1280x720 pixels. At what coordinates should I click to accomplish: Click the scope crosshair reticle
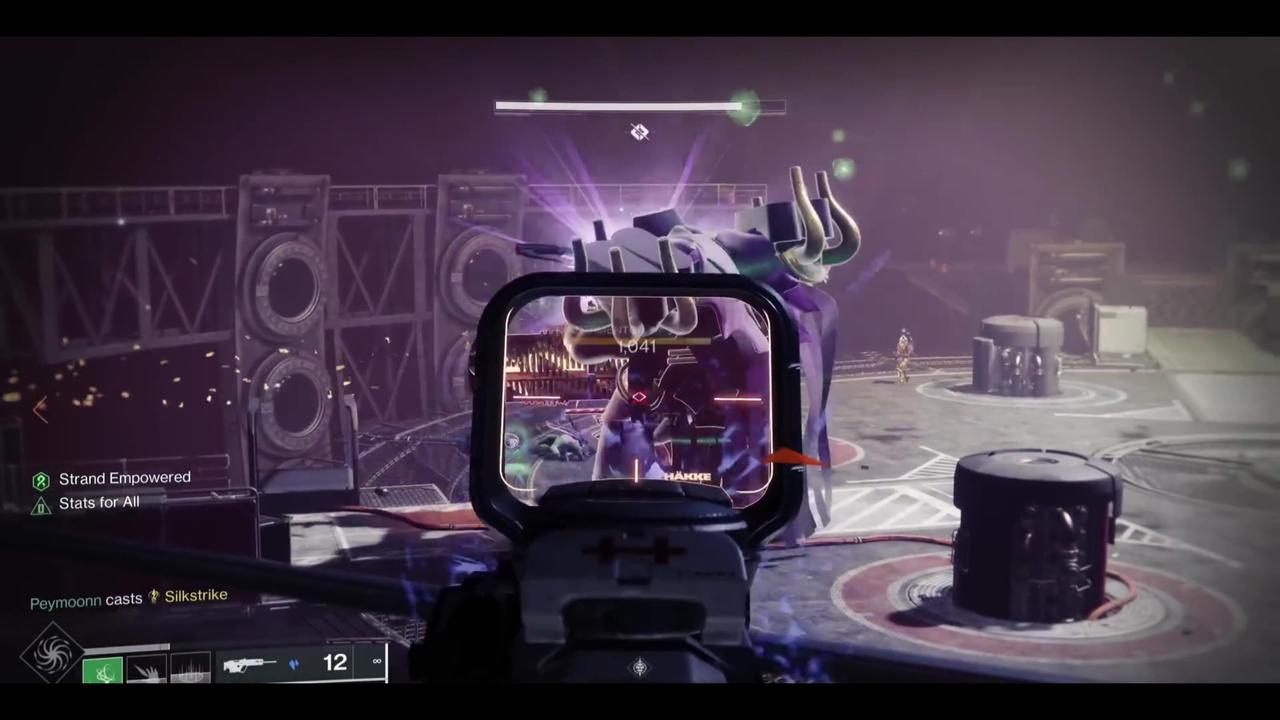pyautogui.click(x=639, y=397)
